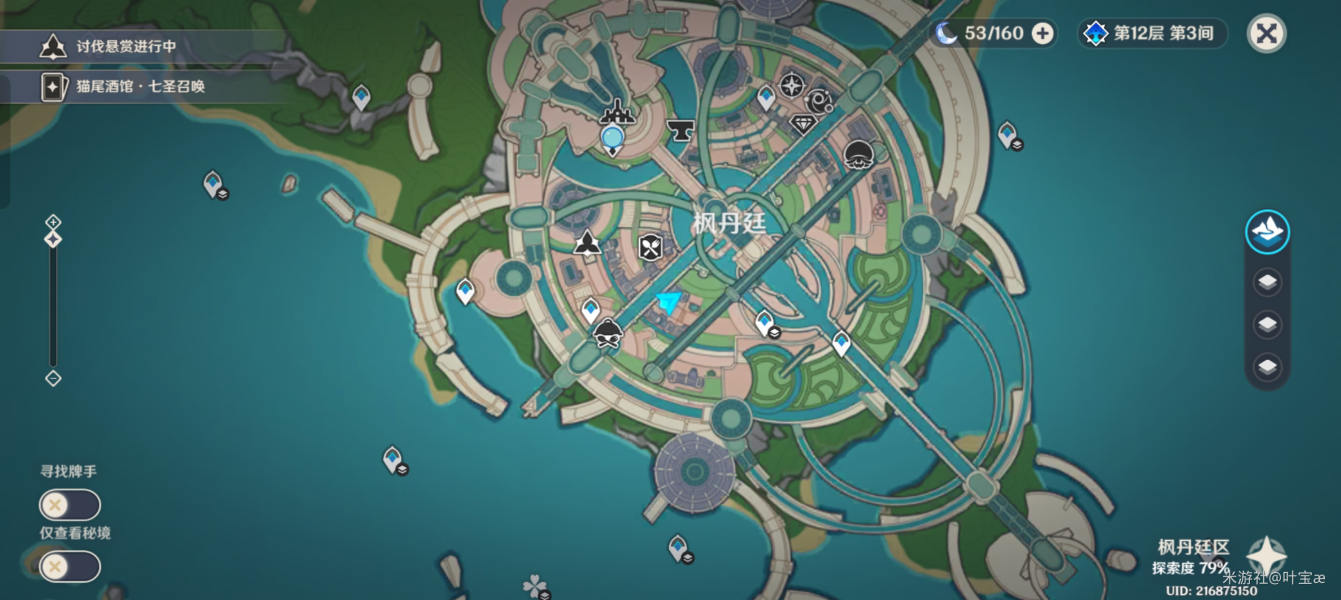Select the alchemy swirl marker
The width and height of the screenshot is (1341, 600).
821,100
